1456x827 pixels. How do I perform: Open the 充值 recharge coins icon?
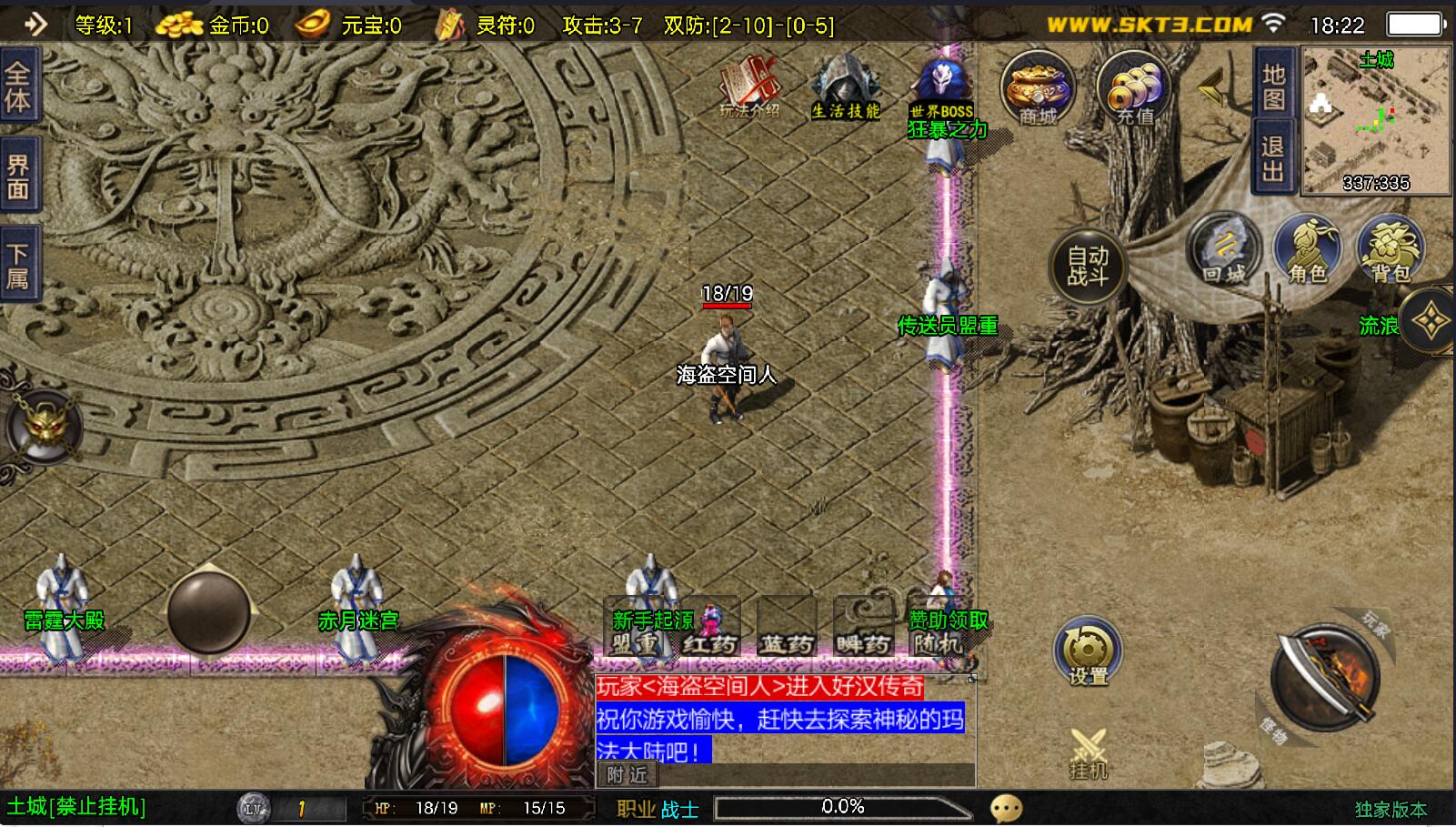click(x=1134, y=88)
